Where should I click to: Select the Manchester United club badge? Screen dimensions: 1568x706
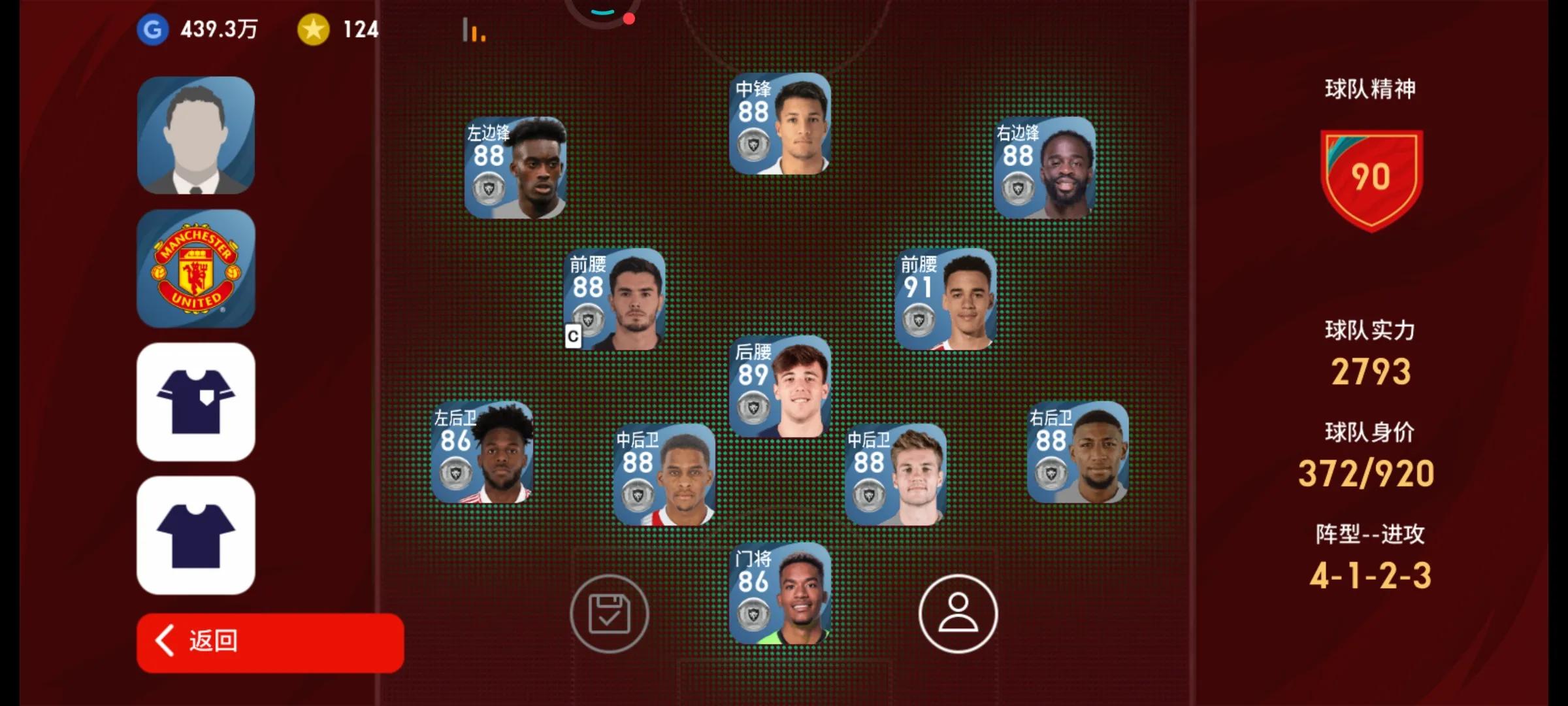click(196, 269)
